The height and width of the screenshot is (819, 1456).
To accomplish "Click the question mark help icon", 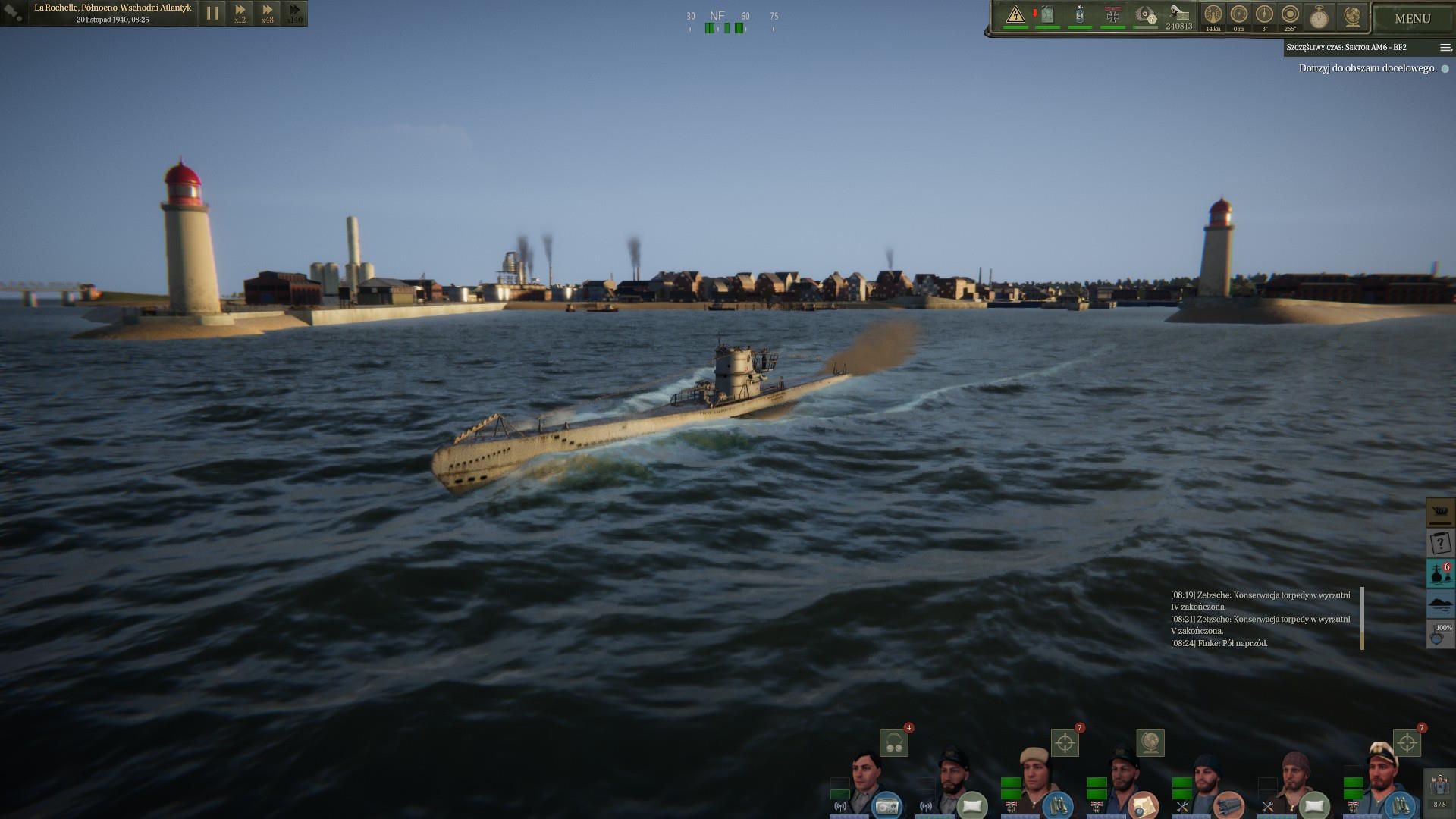I will (1440, 543).
